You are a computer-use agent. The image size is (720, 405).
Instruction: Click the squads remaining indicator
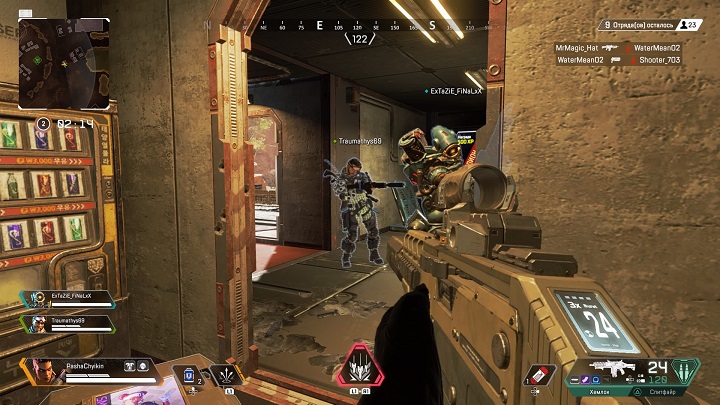pos(650,25)
